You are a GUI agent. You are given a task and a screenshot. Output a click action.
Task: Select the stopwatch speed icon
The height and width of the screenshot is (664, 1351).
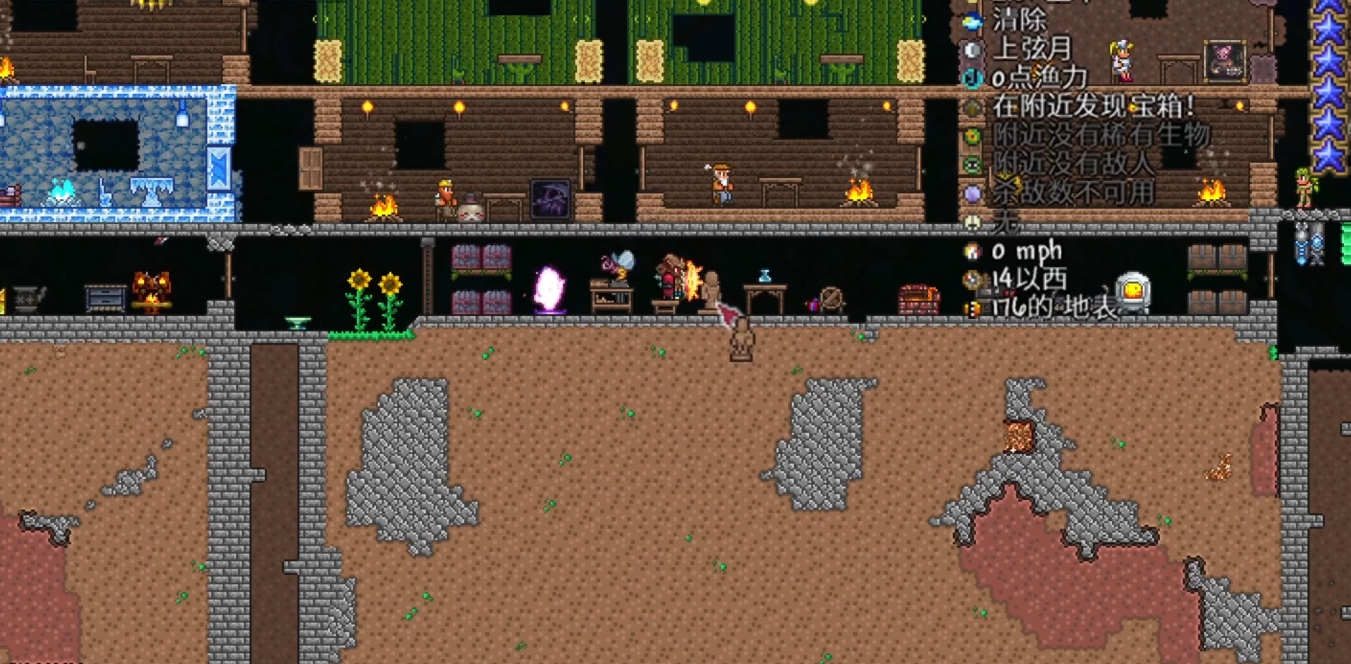(x=972, y=251)
